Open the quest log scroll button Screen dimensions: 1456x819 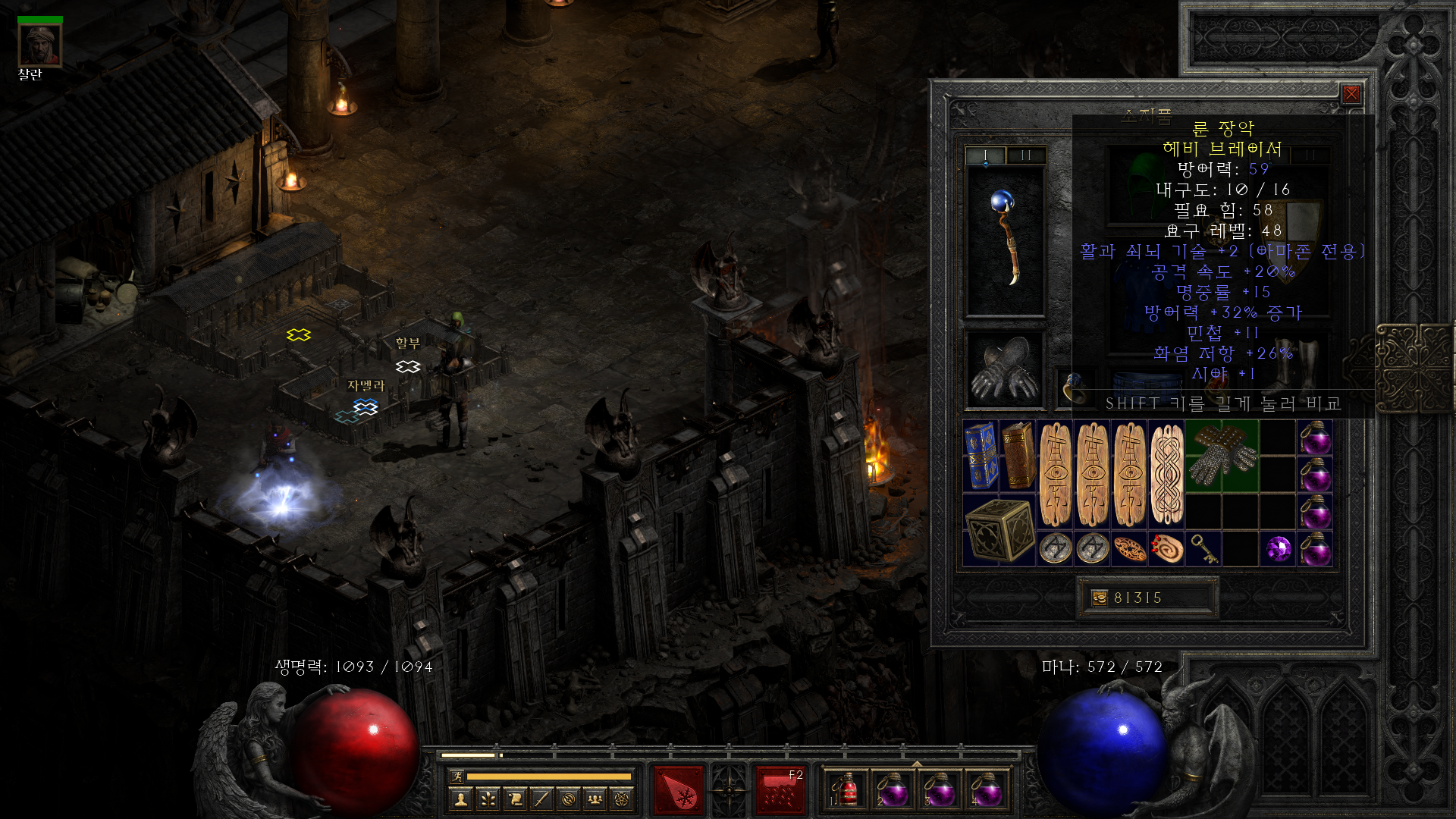coord(515,799)
